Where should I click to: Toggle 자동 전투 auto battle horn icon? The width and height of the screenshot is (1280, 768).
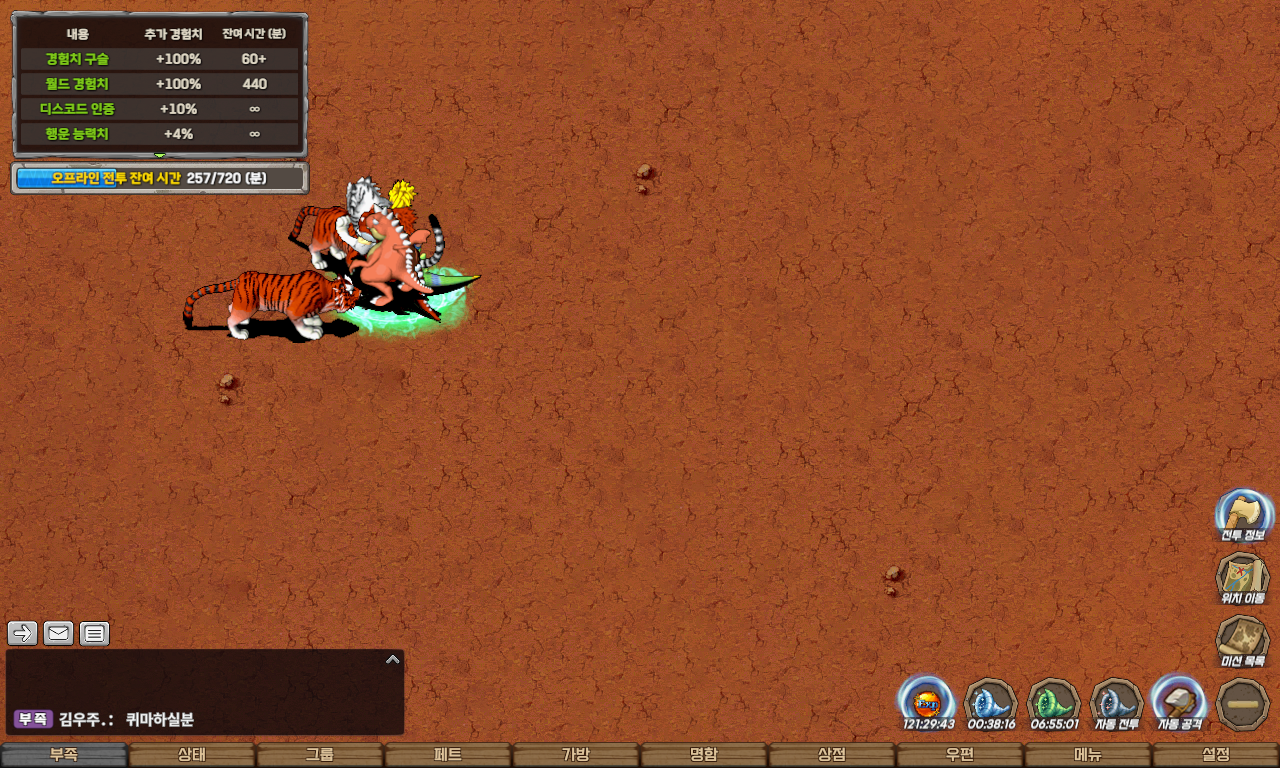tap(1116, 700)
